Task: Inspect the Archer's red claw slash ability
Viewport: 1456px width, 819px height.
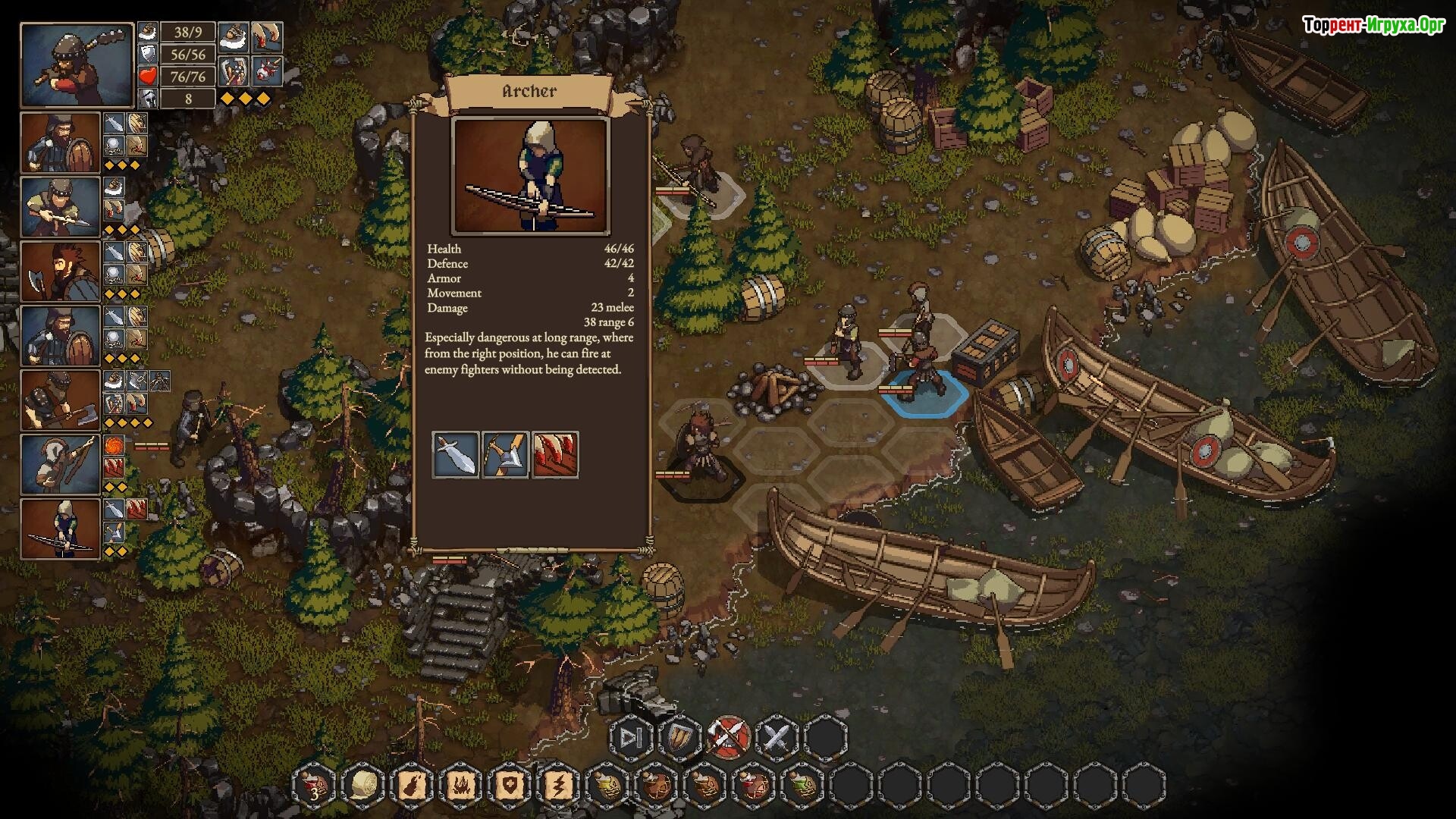Action: point(555,454)
